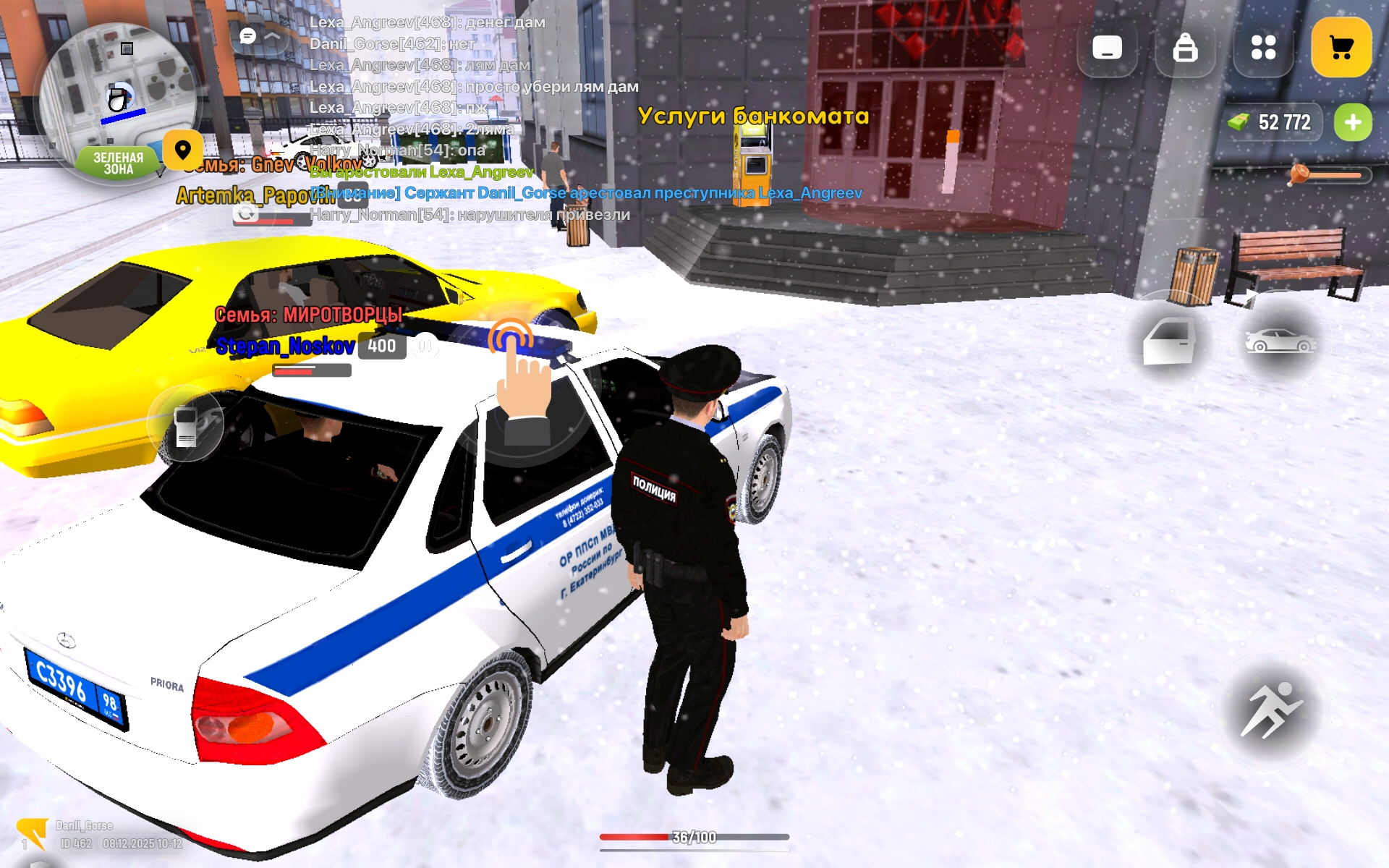Open the shopping cart store
Viewport: 1389px width, 868px height.
(x=1341, y=48)
